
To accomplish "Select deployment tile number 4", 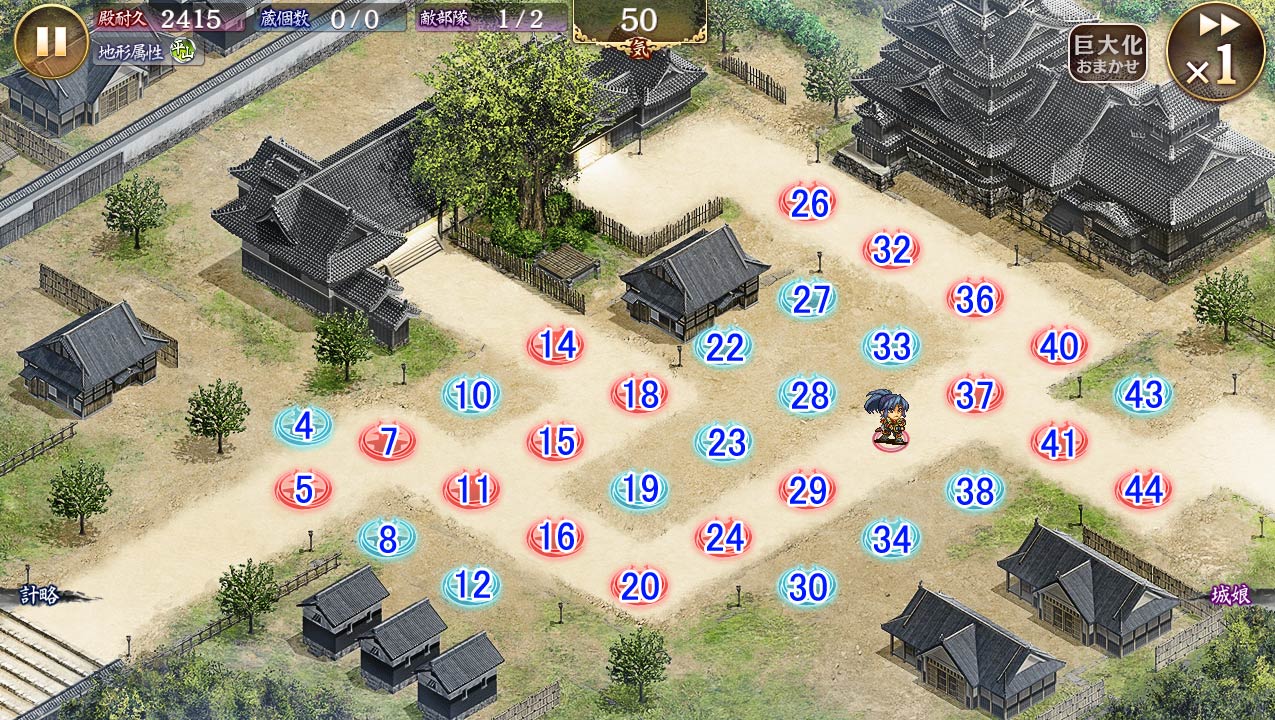I will [x=304, y=427].
